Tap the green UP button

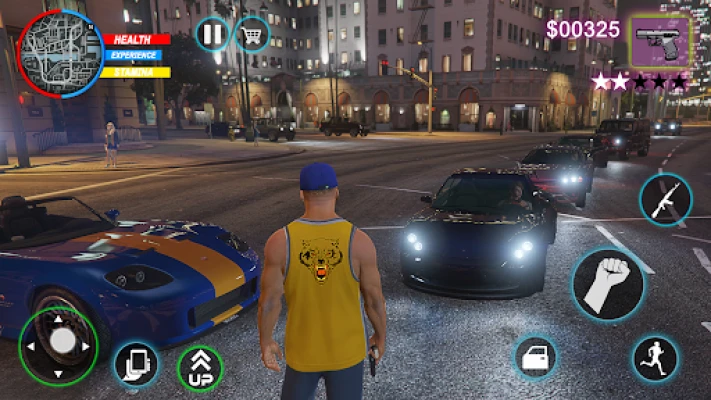200,367
